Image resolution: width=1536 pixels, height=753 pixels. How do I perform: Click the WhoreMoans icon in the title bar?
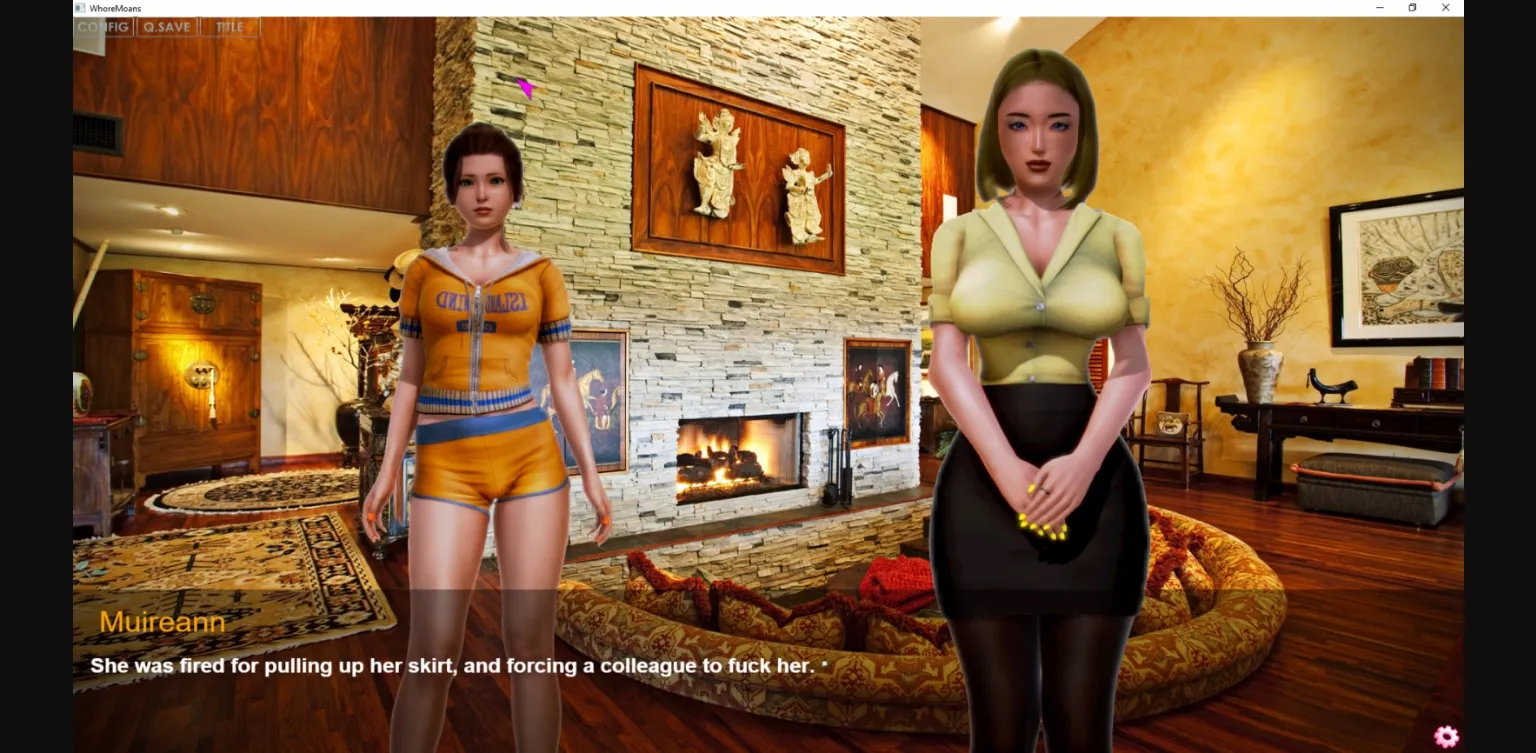pos(79,7)
